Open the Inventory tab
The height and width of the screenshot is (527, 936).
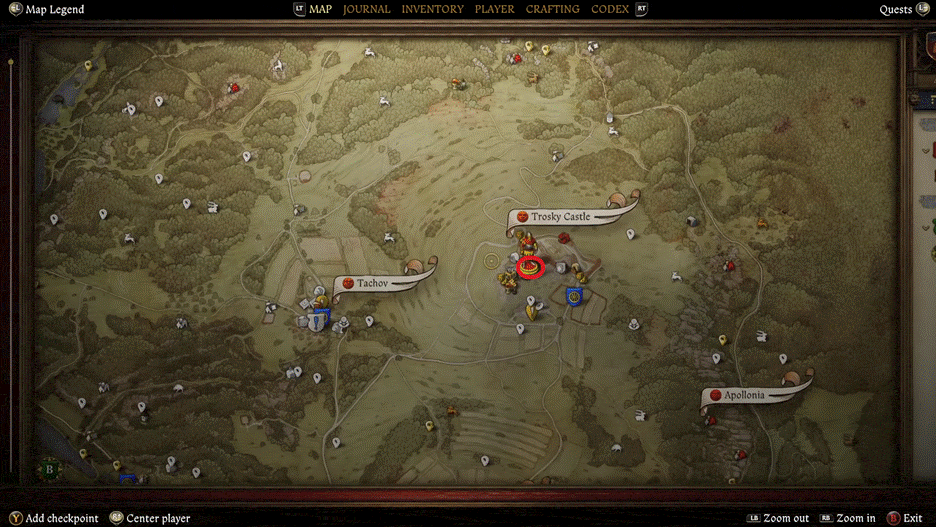(x=432, y=9)
